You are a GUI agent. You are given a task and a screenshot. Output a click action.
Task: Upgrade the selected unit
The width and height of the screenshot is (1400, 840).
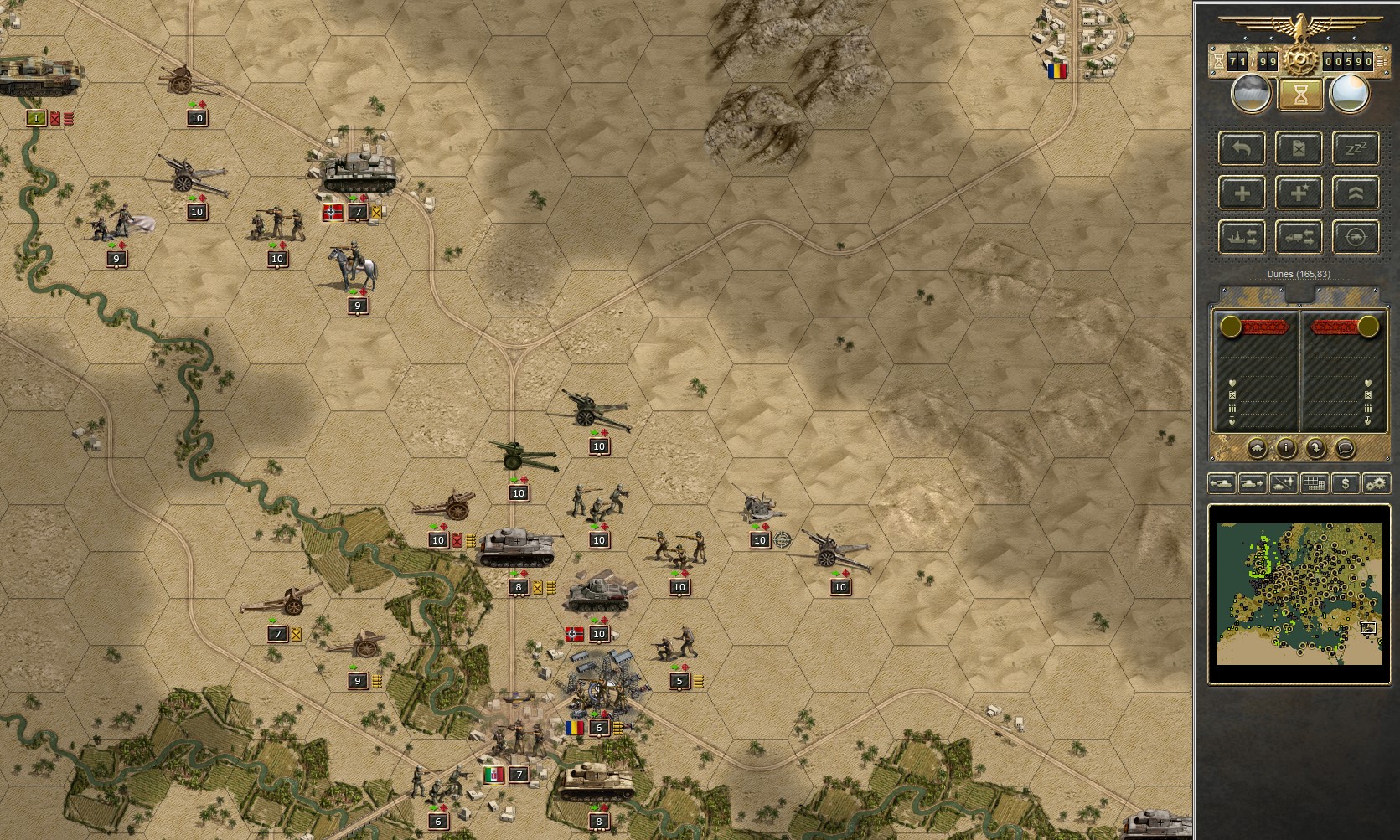point(1356,193)
